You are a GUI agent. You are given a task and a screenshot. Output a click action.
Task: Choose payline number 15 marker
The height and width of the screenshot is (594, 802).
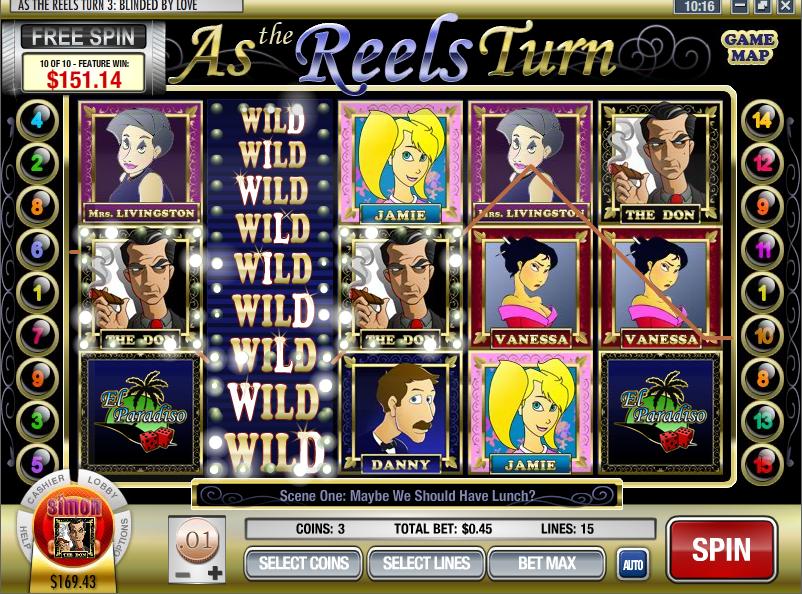763,465
